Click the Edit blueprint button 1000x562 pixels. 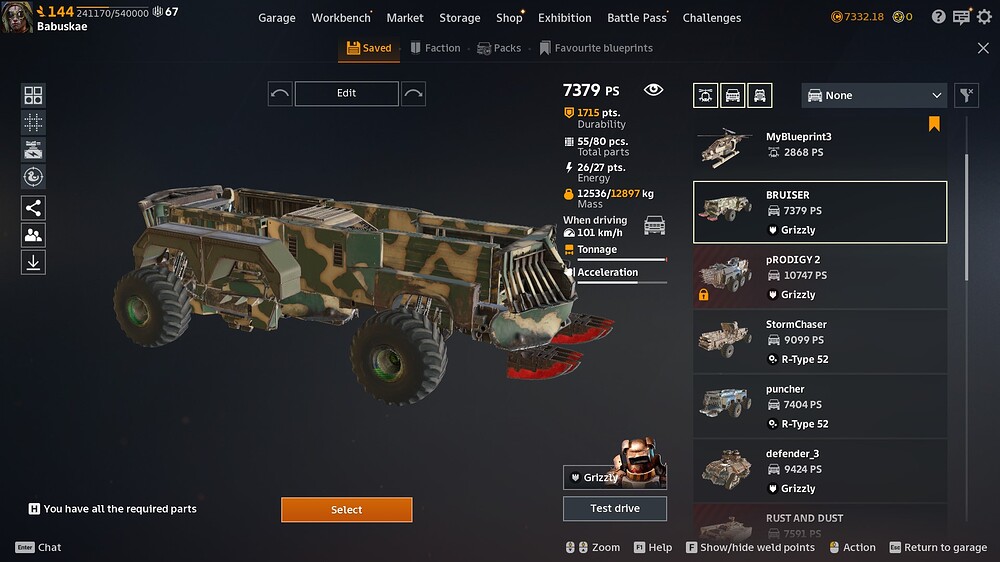point(346,93)
